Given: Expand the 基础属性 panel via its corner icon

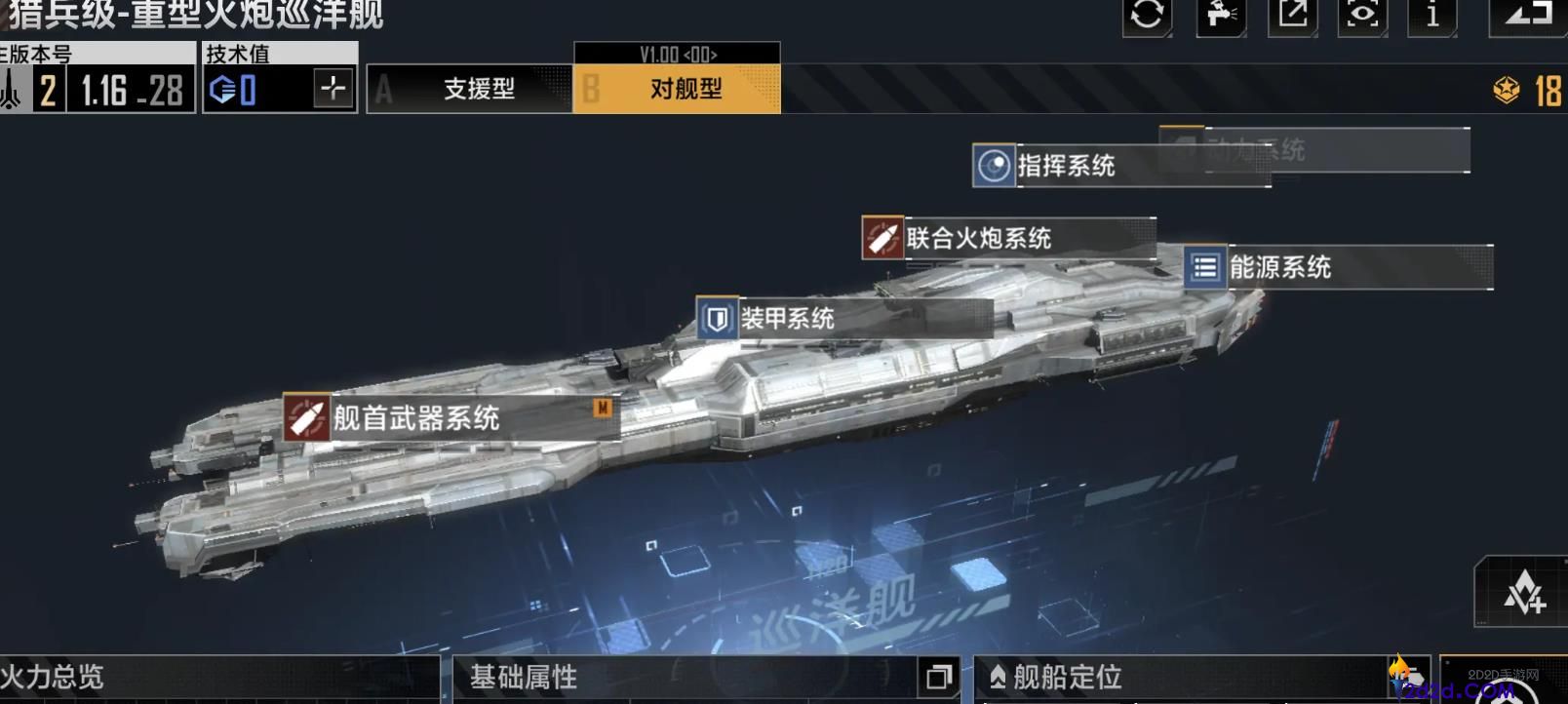Looking at the screenshot, I should pos(939,675).
